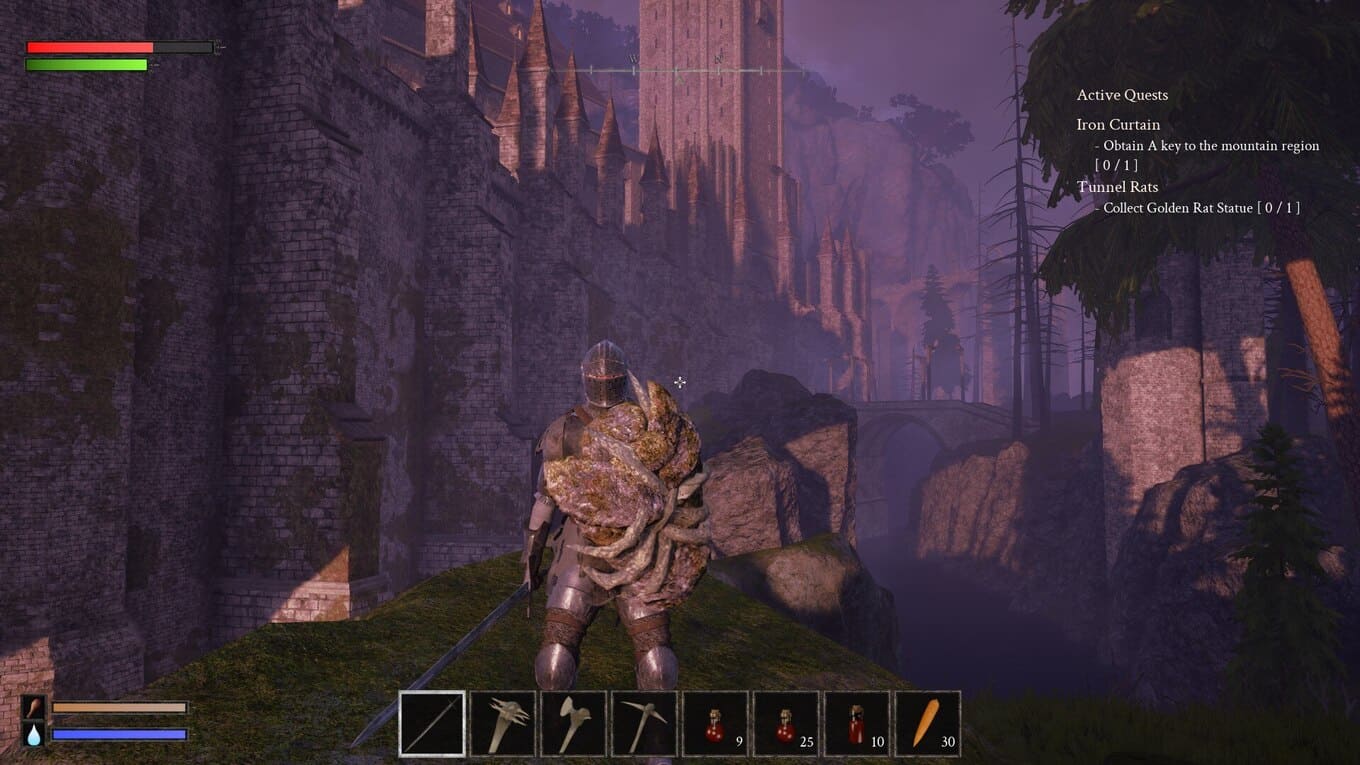This screenshot has width=1360, height=765.
Task: Use the round red potion stack of 9
Action: 715,723
